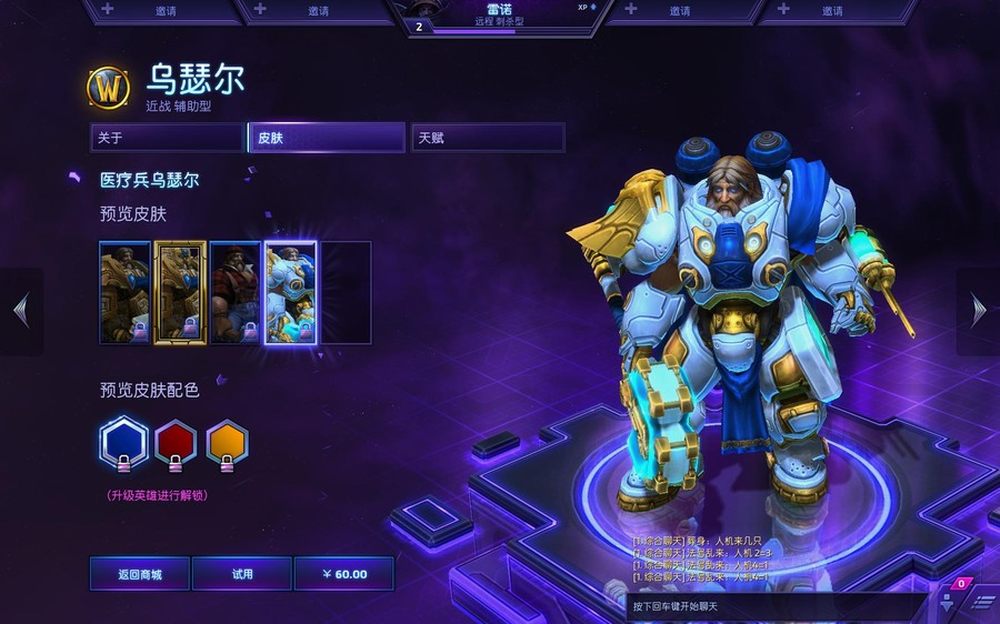Image resolution: width=1000 pixels, height=624 pixels.
Task: Open the 雷诺 player slot at top
Action: pyautogui.click(x=500, y=16)
